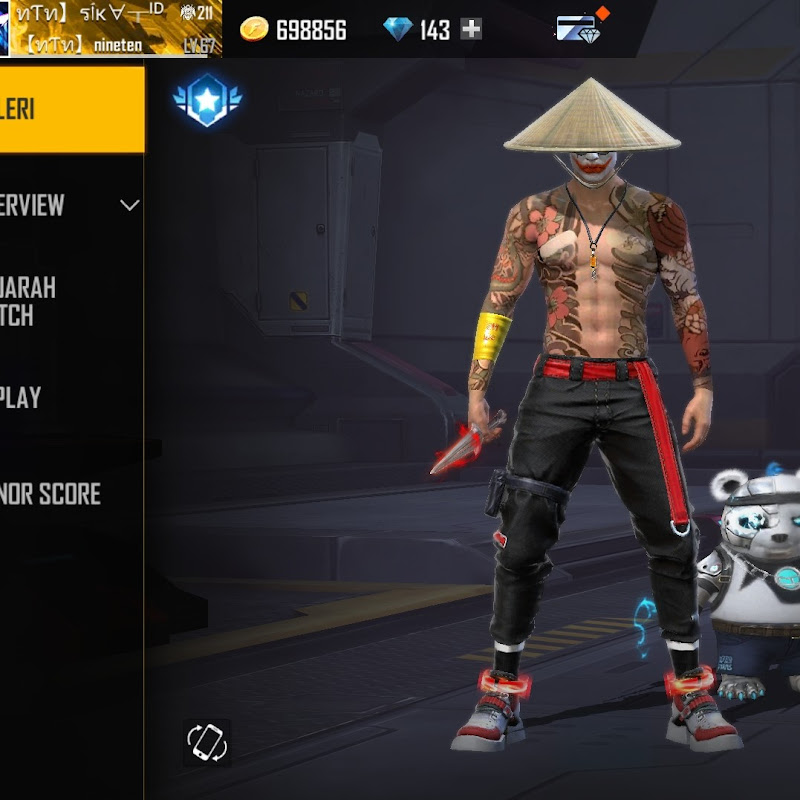Click the blue star rank badge

coord(208,100)
